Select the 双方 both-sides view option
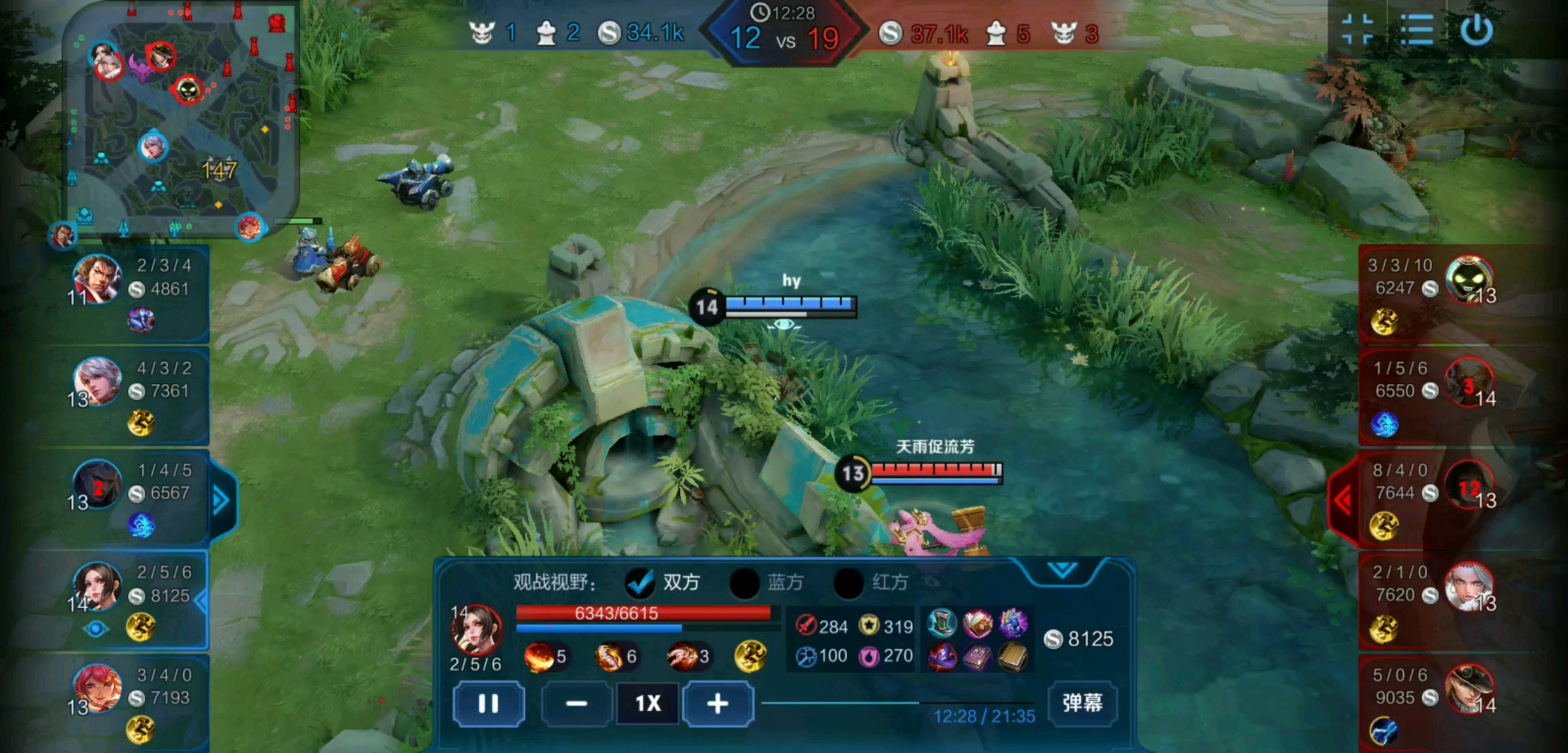 [640, 583]
